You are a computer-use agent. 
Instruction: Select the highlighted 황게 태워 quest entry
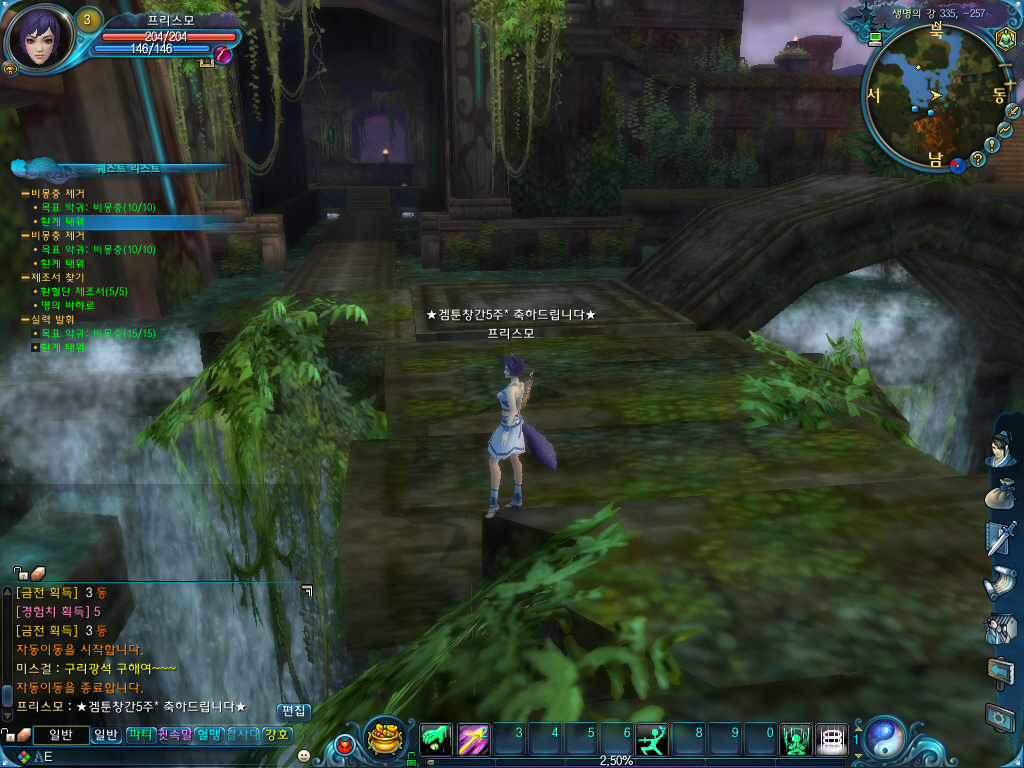coord(62,221)
